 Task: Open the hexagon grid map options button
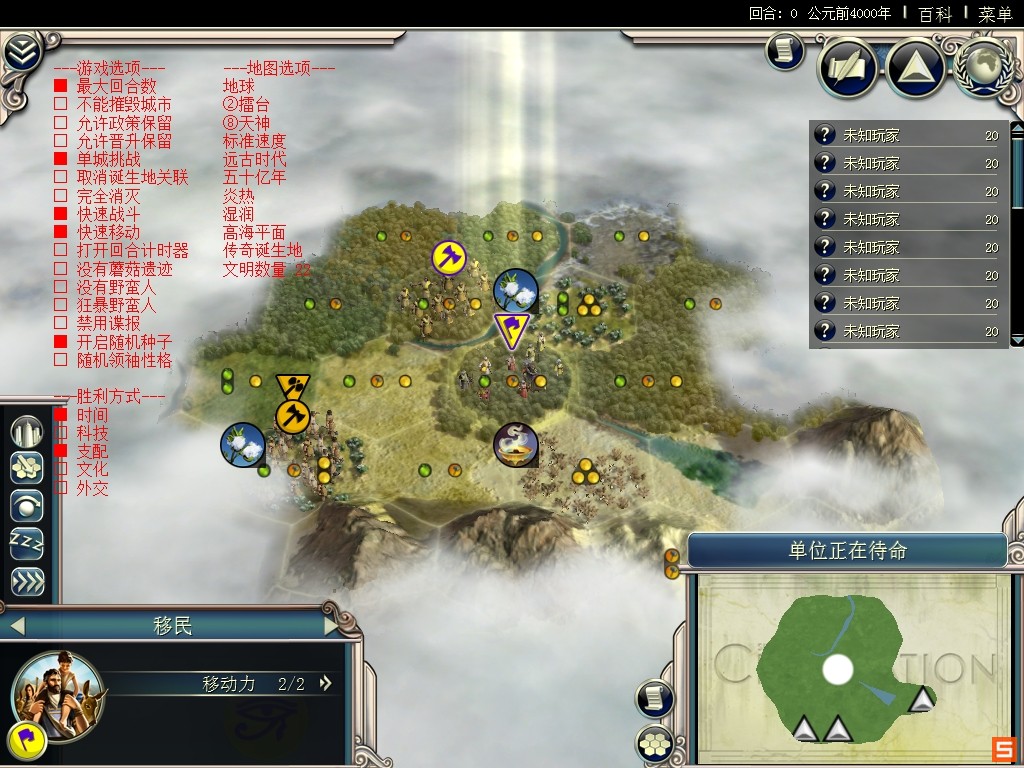[x=654, y=743]
